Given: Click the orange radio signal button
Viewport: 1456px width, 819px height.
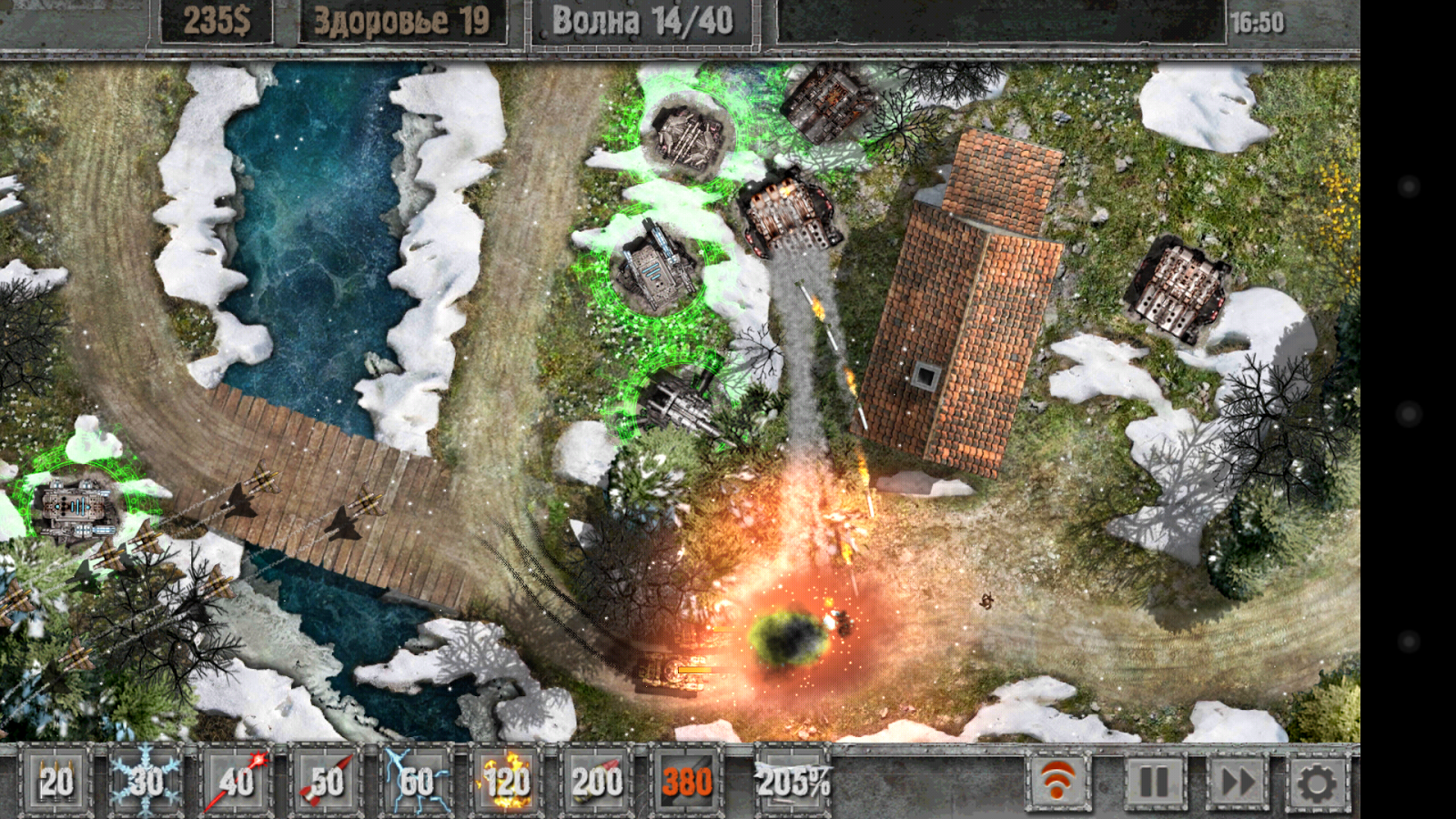Looking at the screenshot, I should (1058, 781).
